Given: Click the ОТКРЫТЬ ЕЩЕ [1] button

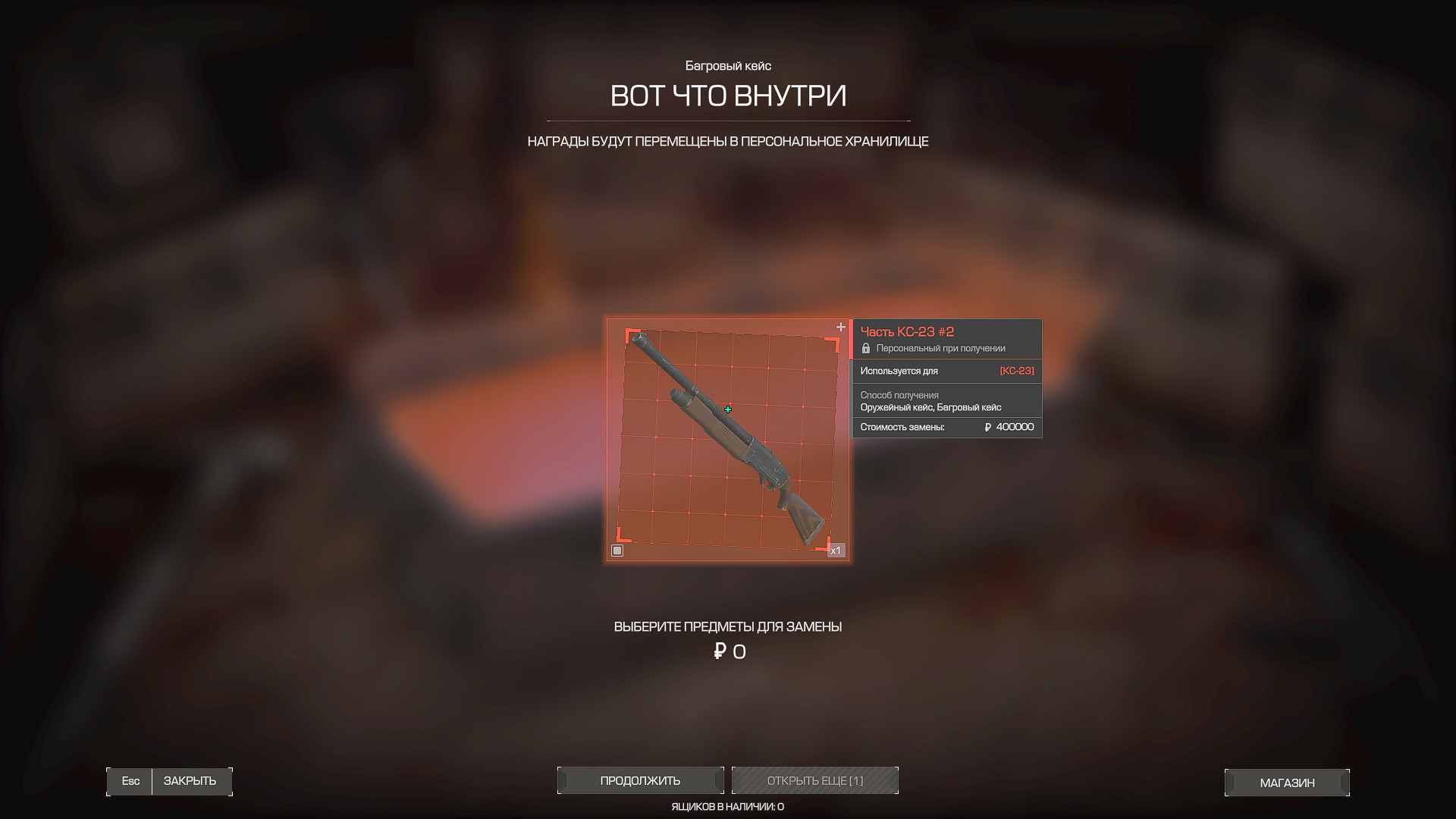Looking at the screenshot, I should pos(815,780).
